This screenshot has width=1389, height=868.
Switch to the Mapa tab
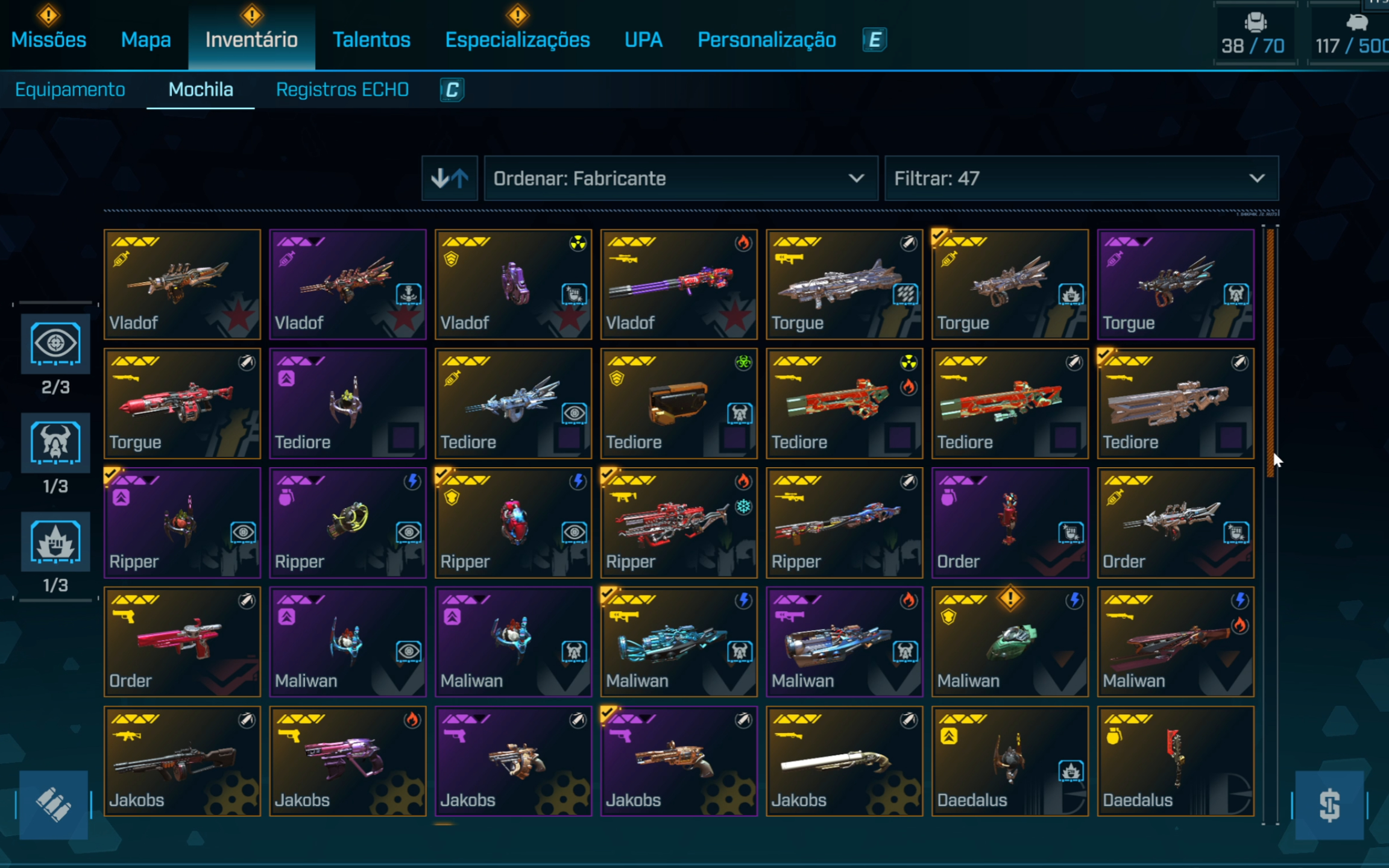146,40
